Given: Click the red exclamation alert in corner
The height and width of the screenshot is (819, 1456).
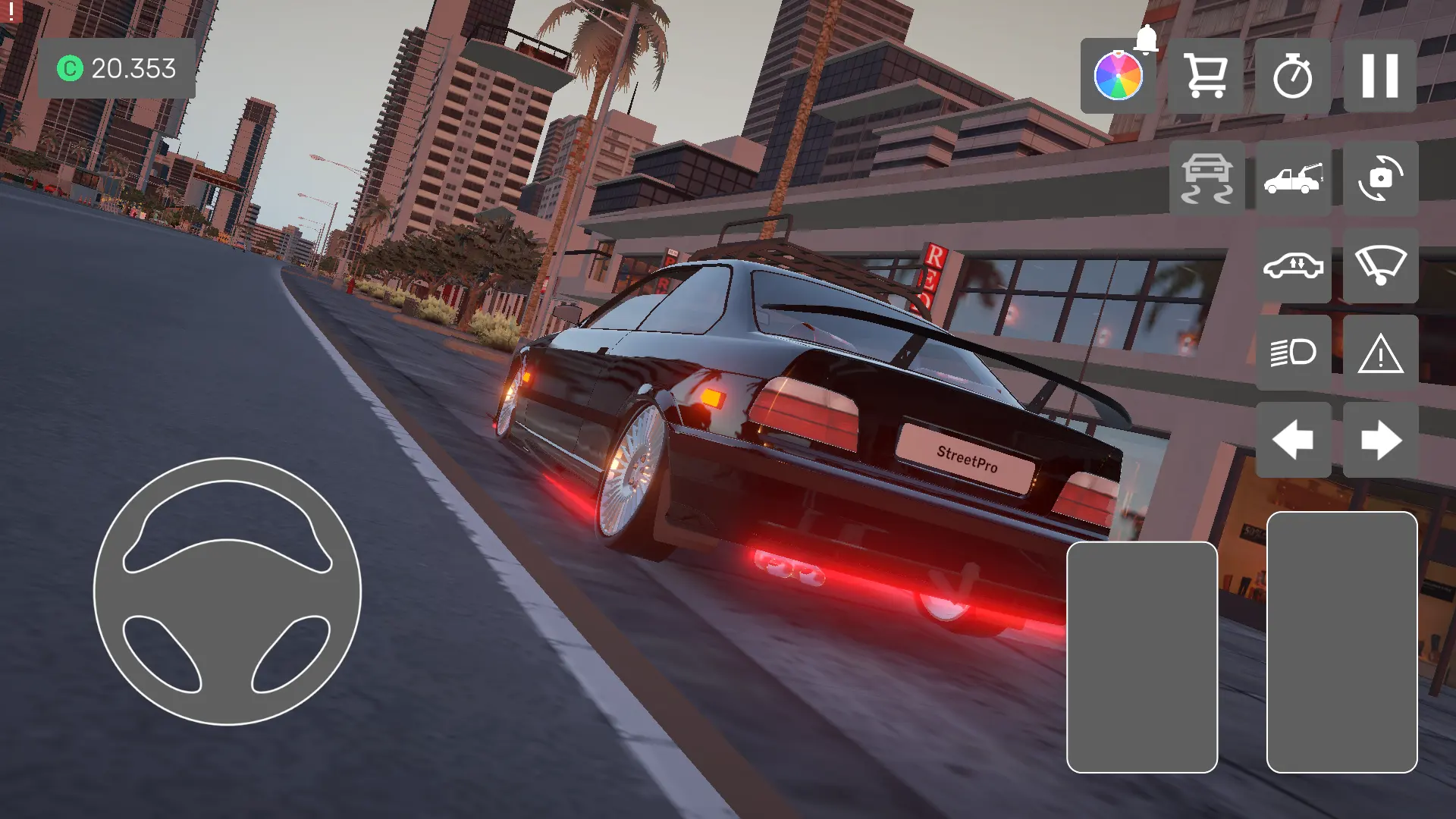Looking at the screenshot, I should click(x=11, y=11).
